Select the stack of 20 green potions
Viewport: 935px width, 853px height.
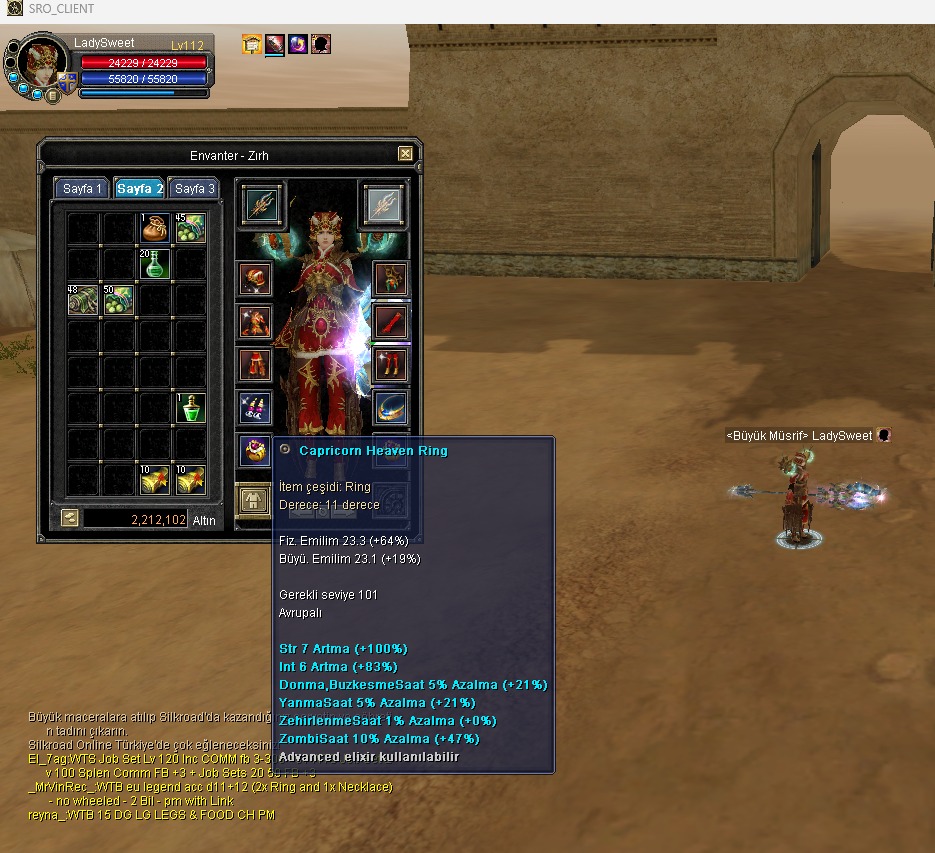pos(155,265)
